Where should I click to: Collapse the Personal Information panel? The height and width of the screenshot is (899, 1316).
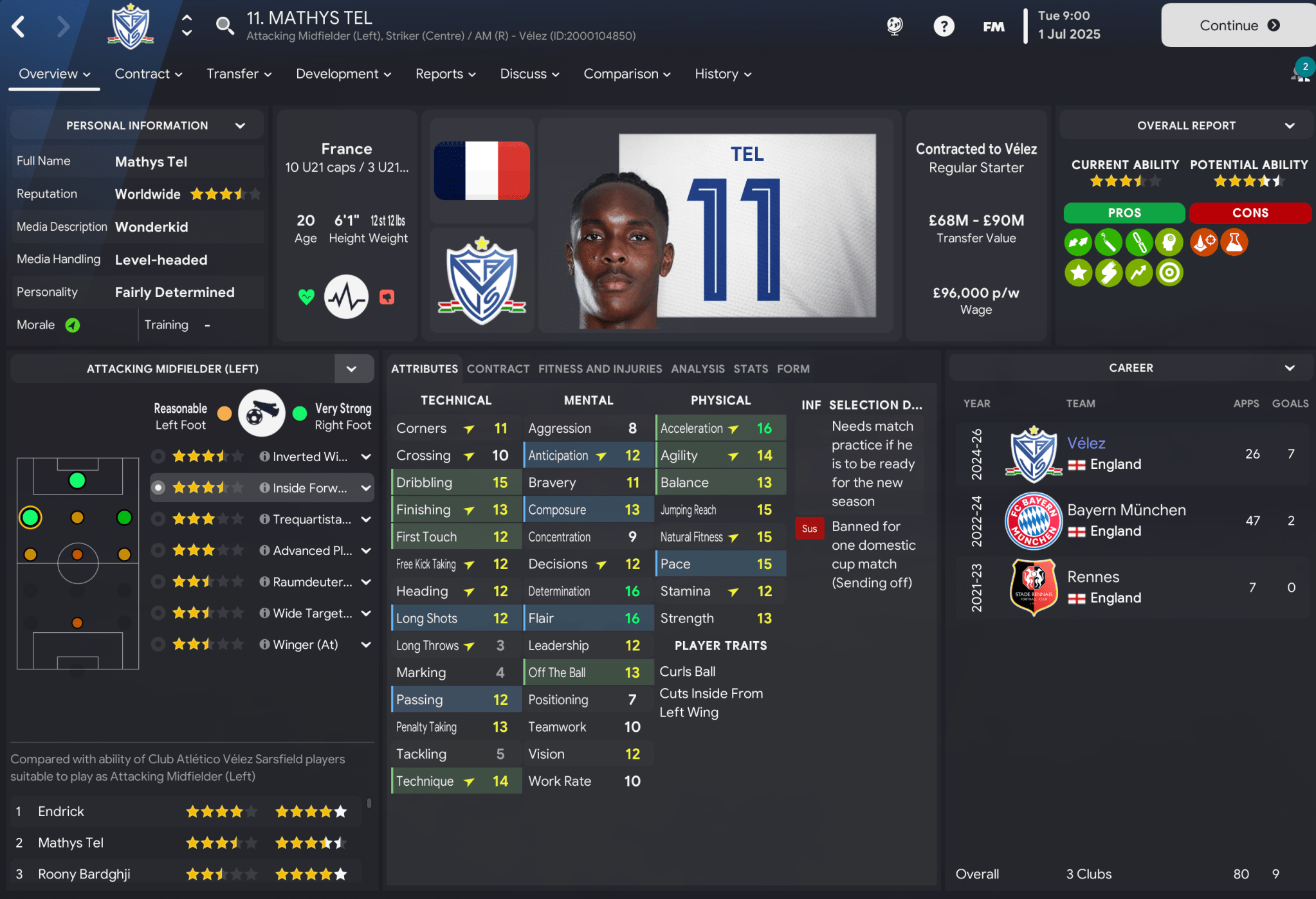241,125
